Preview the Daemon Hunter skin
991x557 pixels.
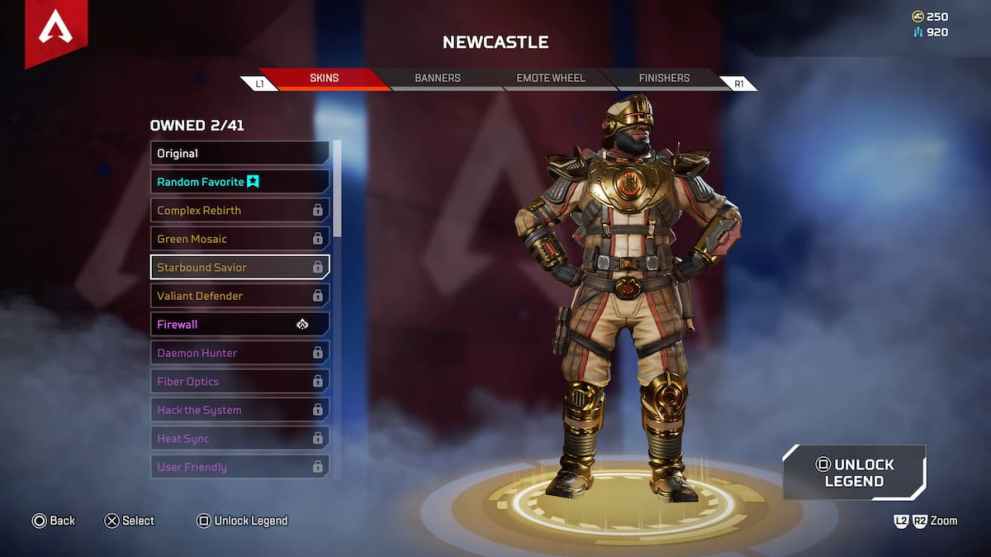240,353
